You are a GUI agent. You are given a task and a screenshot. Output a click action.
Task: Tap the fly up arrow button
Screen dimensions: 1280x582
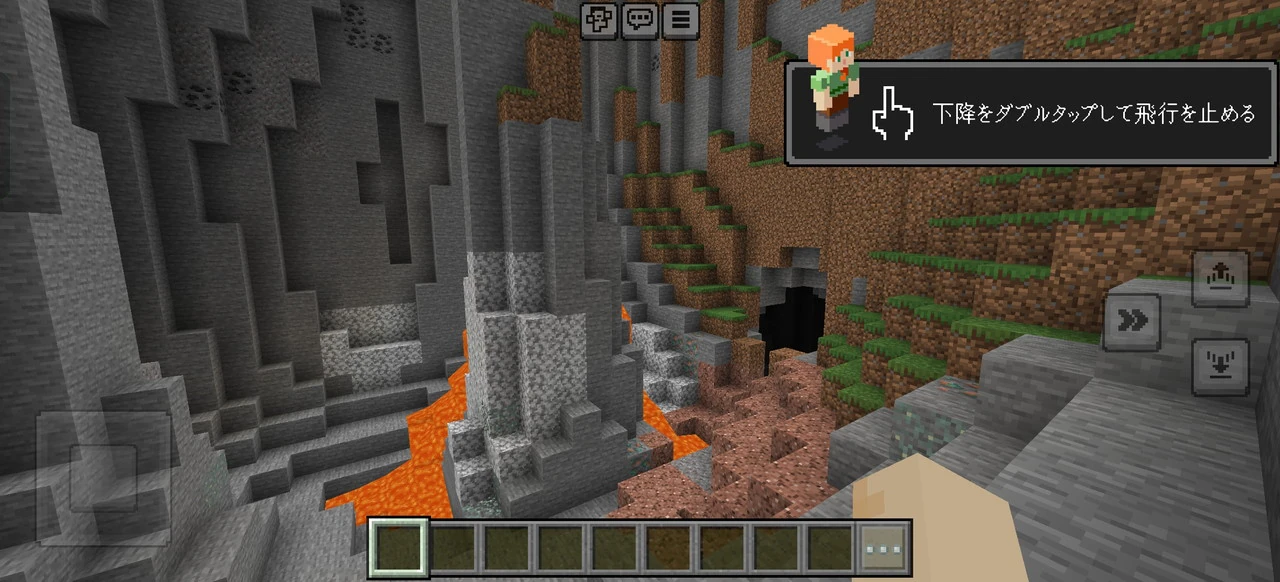pos(1220,279)
